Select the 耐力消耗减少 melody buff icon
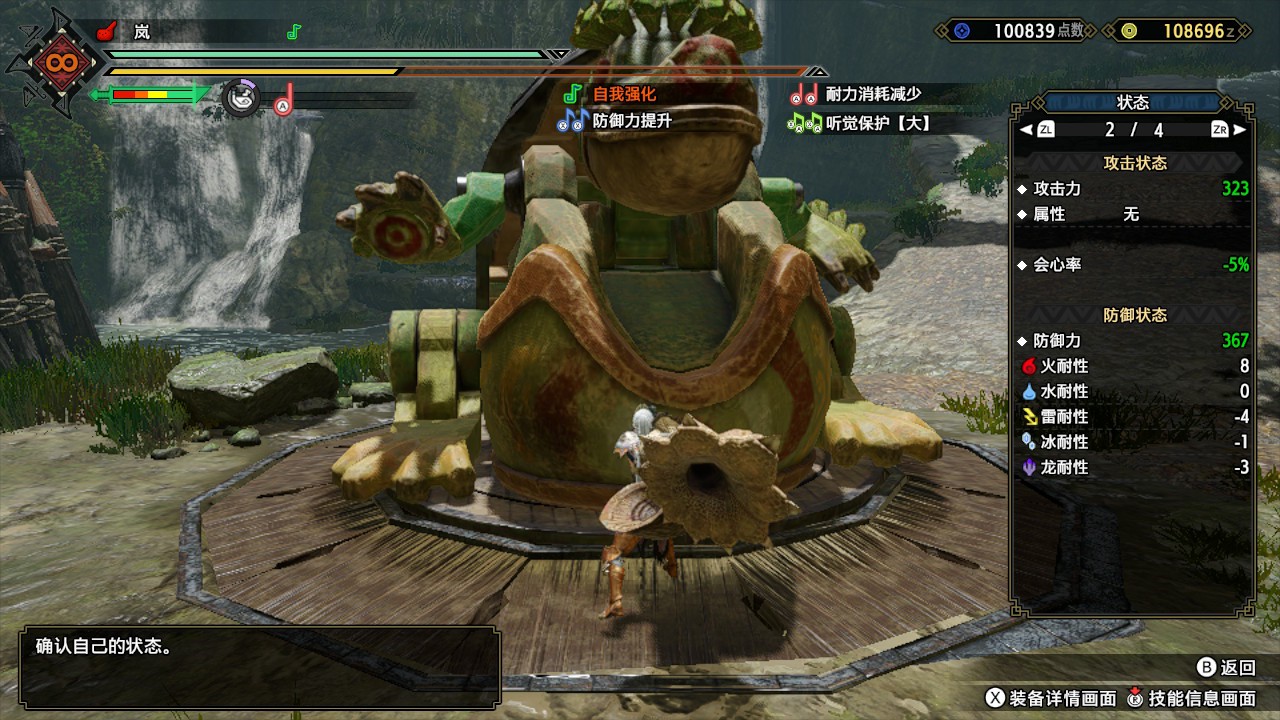Image resolution: width=1280 pixels, height=720 pixels. point(804,95)
